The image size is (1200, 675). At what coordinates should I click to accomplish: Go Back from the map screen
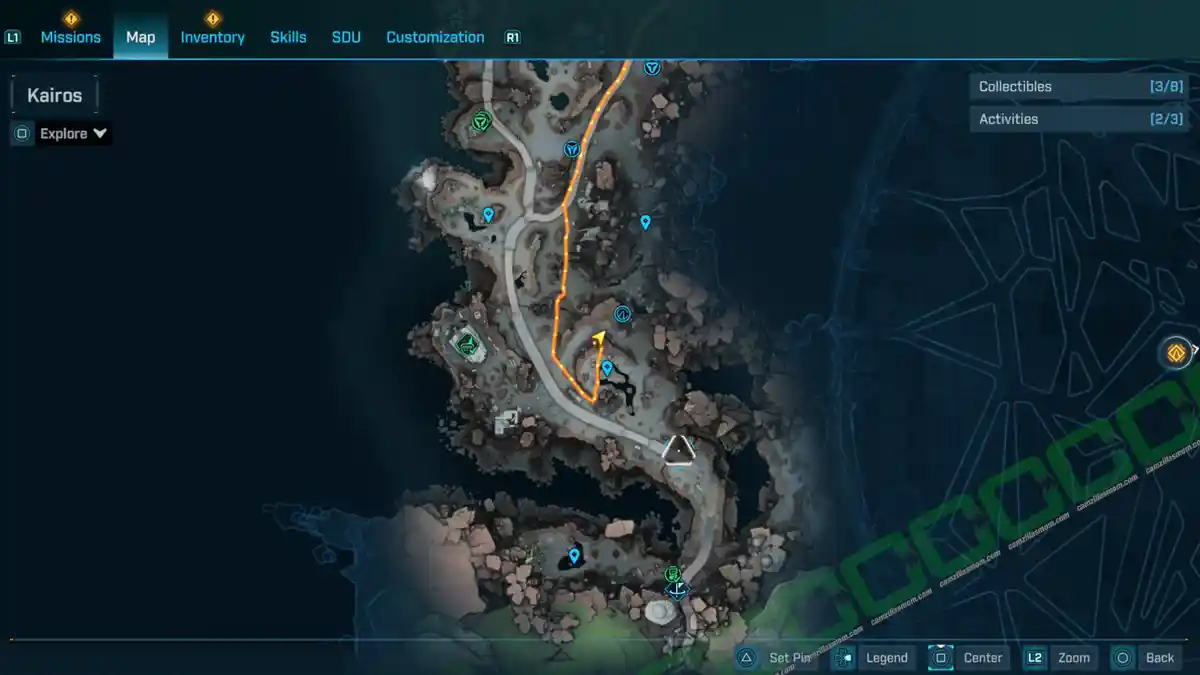tap(1146, 657)
